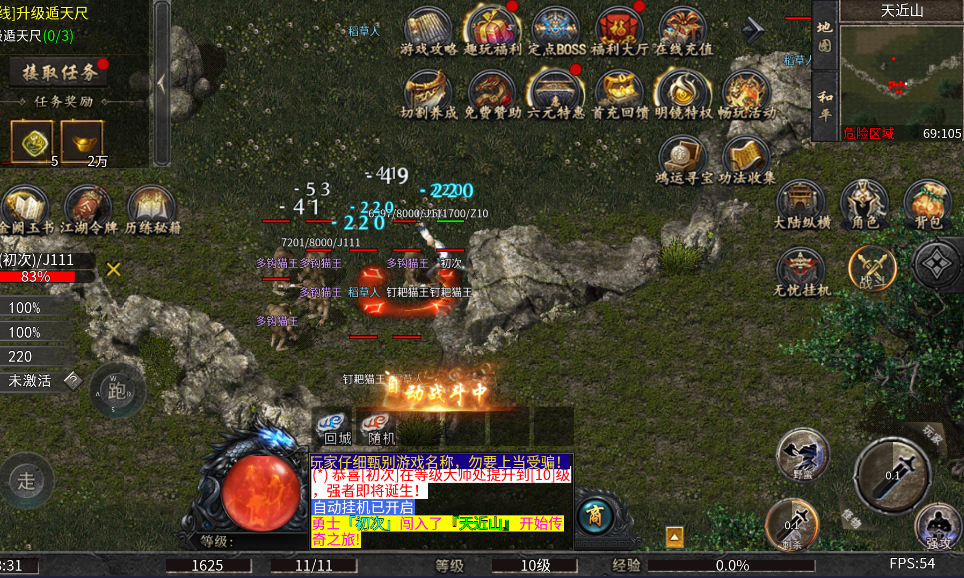This screenshot has width=964, height=578.
Task: Toggle 无忧挂机 auto-battle
Action: click(801, 270)
